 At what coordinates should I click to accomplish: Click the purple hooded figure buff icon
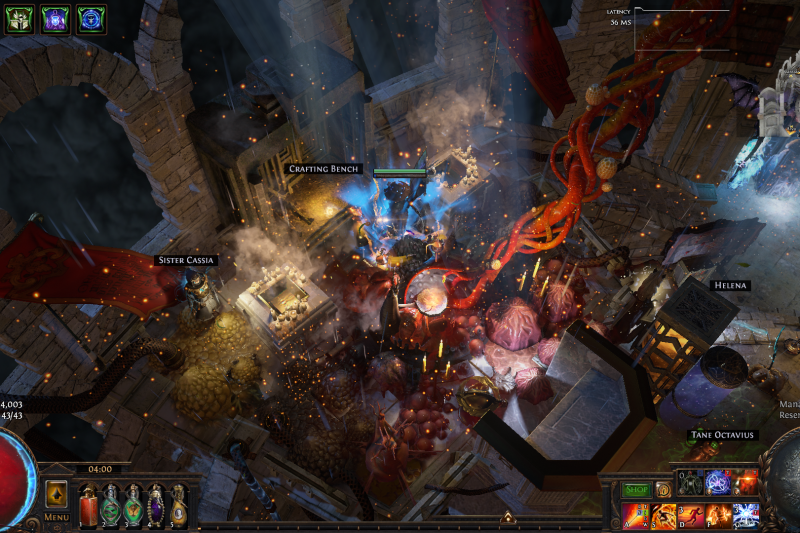56,19
